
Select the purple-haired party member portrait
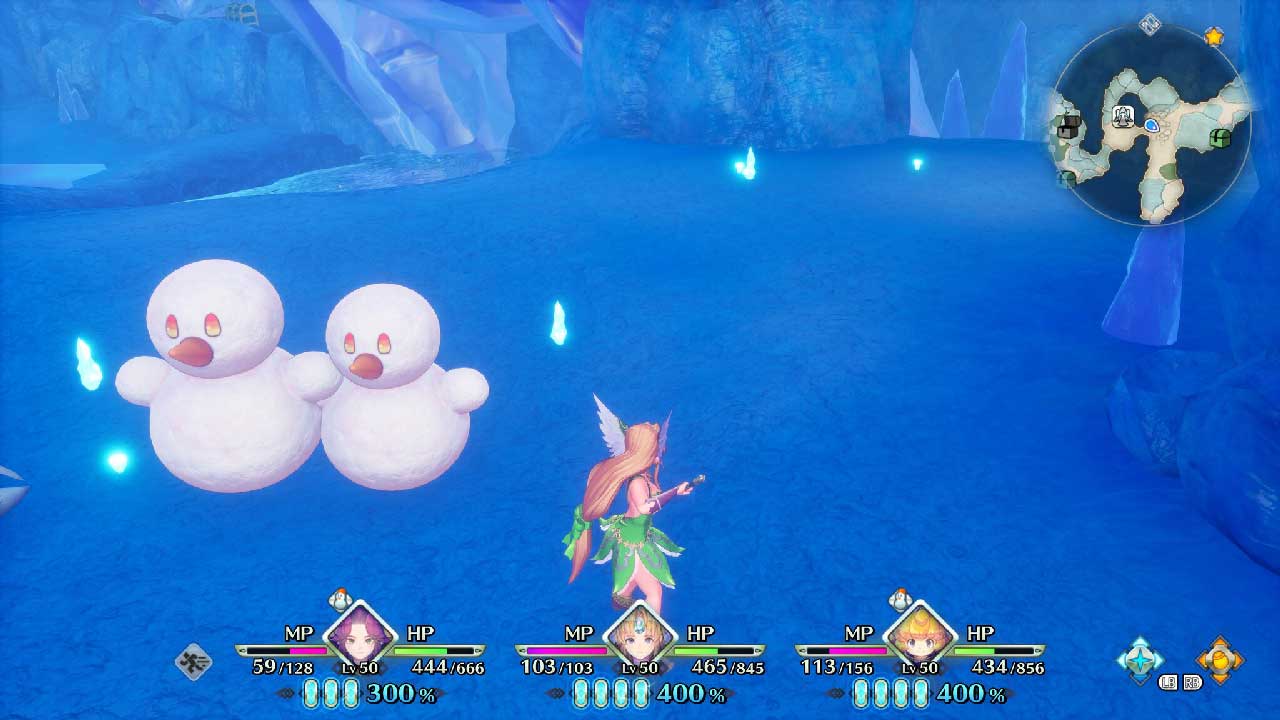coord(357,636)
